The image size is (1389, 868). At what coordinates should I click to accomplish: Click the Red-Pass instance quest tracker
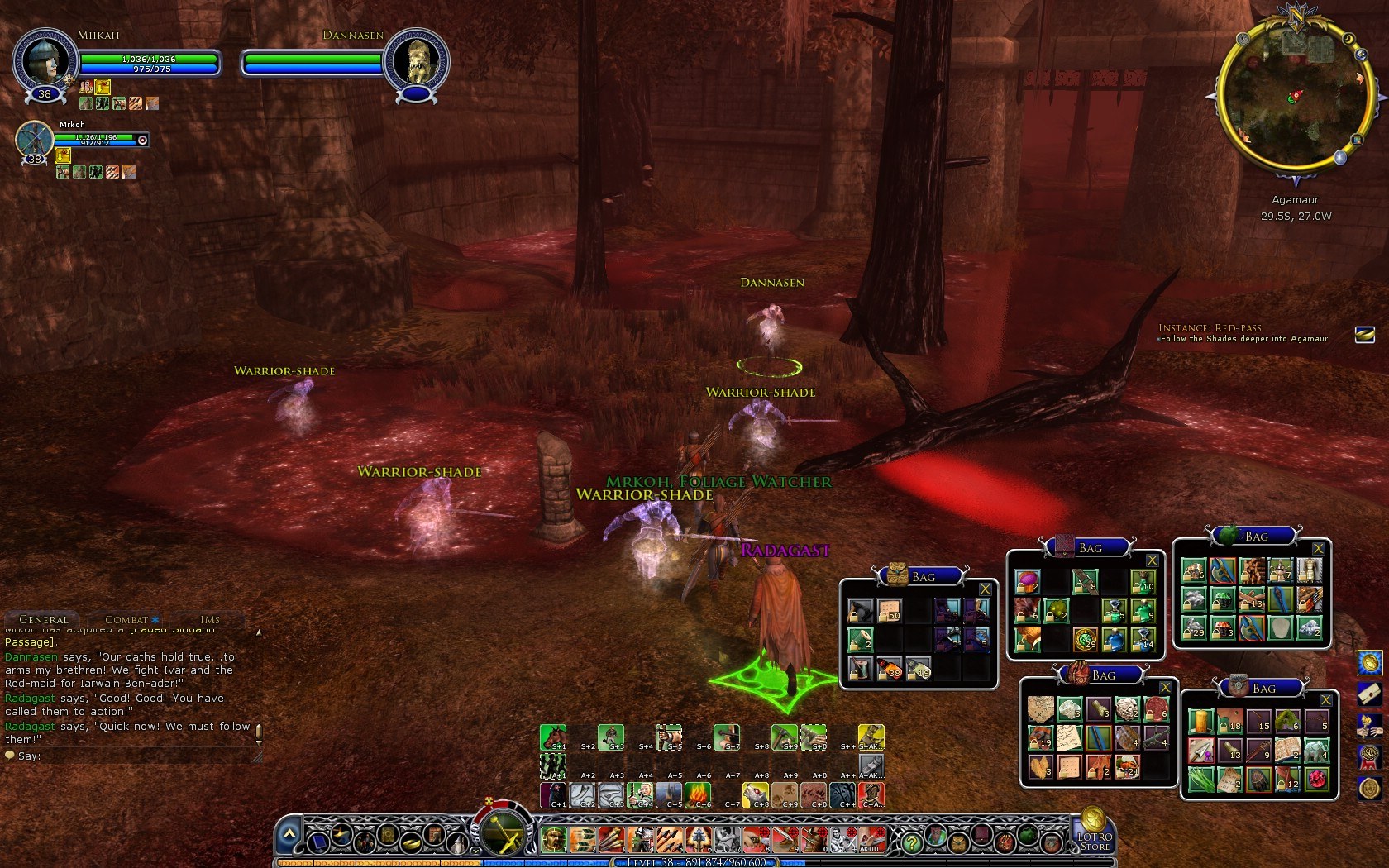1243,333
